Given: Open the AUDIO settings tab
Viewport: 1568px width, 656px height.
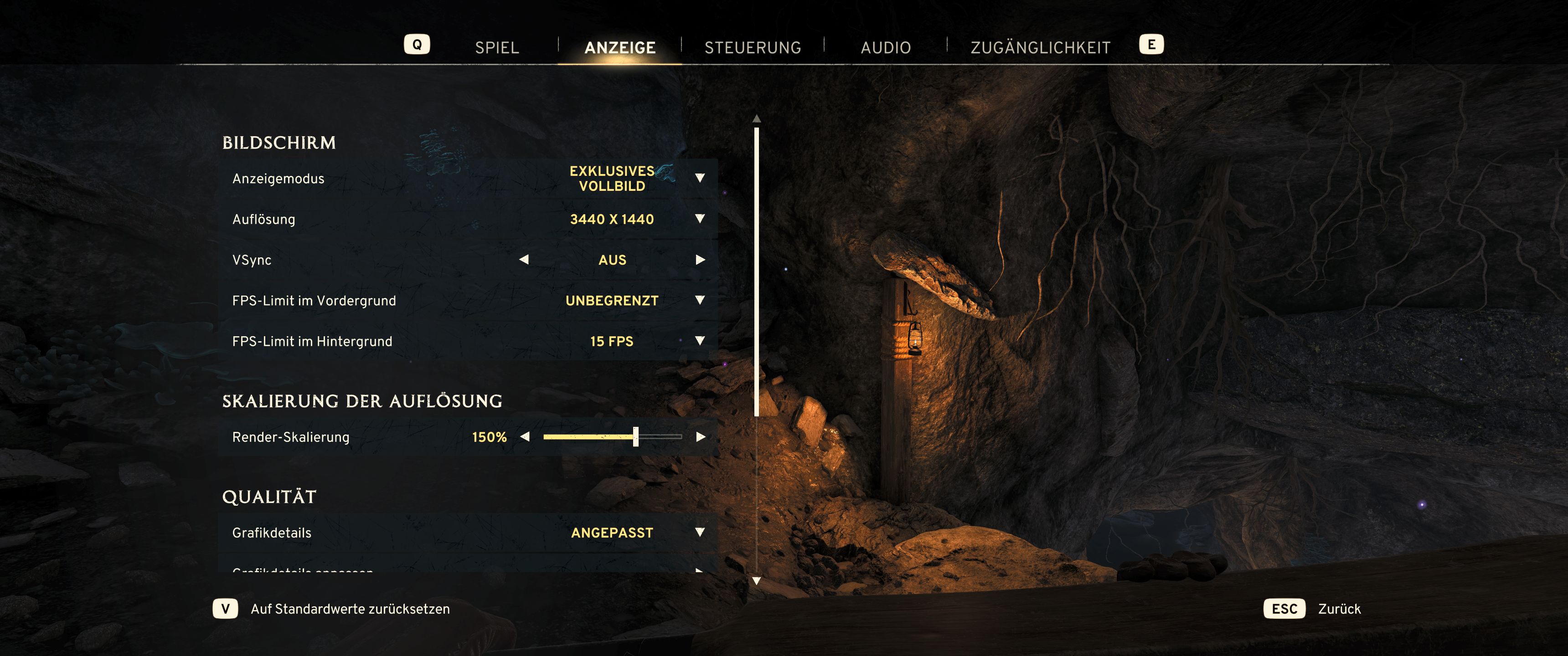Looking at the screenshot, I should (x=886, y=46).
